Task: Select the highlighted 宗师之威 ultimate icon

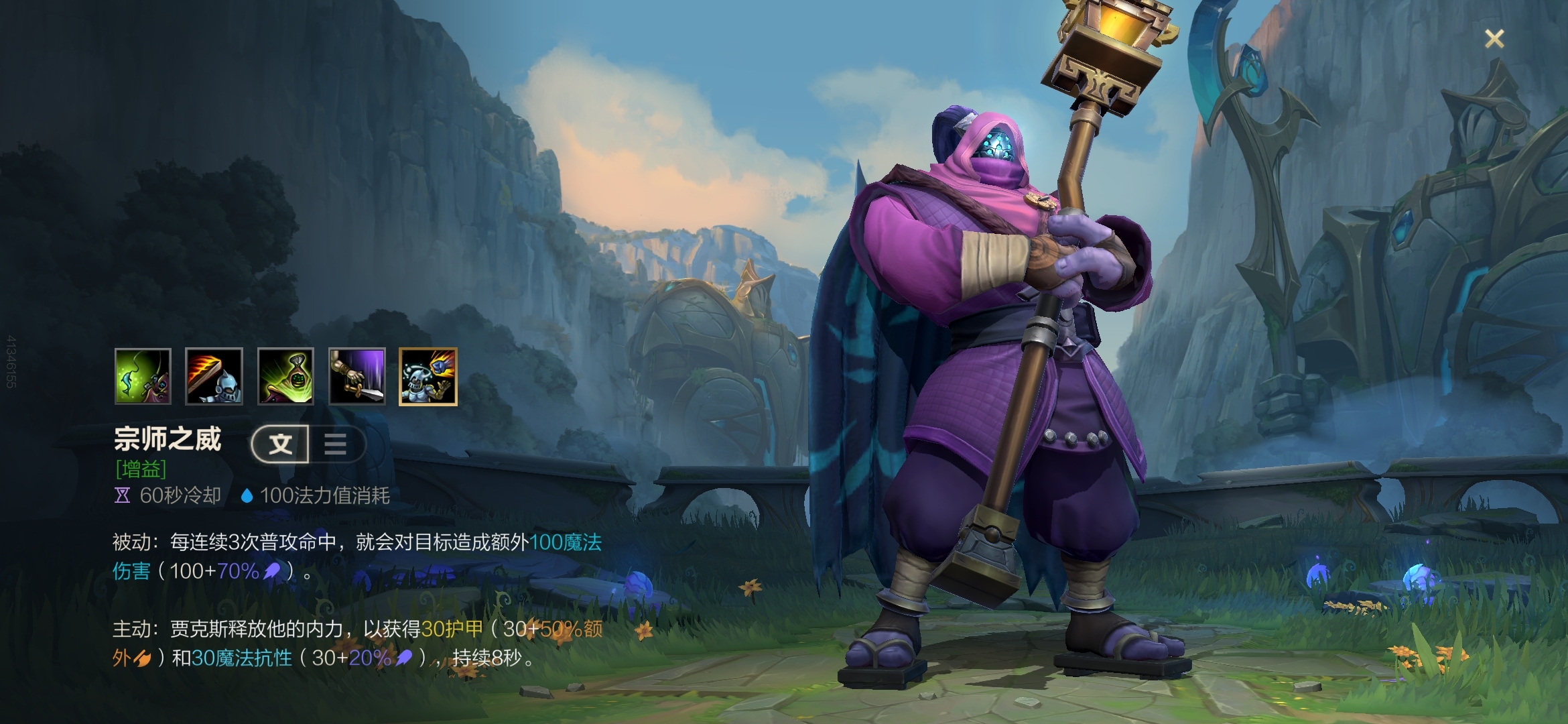Action: point(428,376)
